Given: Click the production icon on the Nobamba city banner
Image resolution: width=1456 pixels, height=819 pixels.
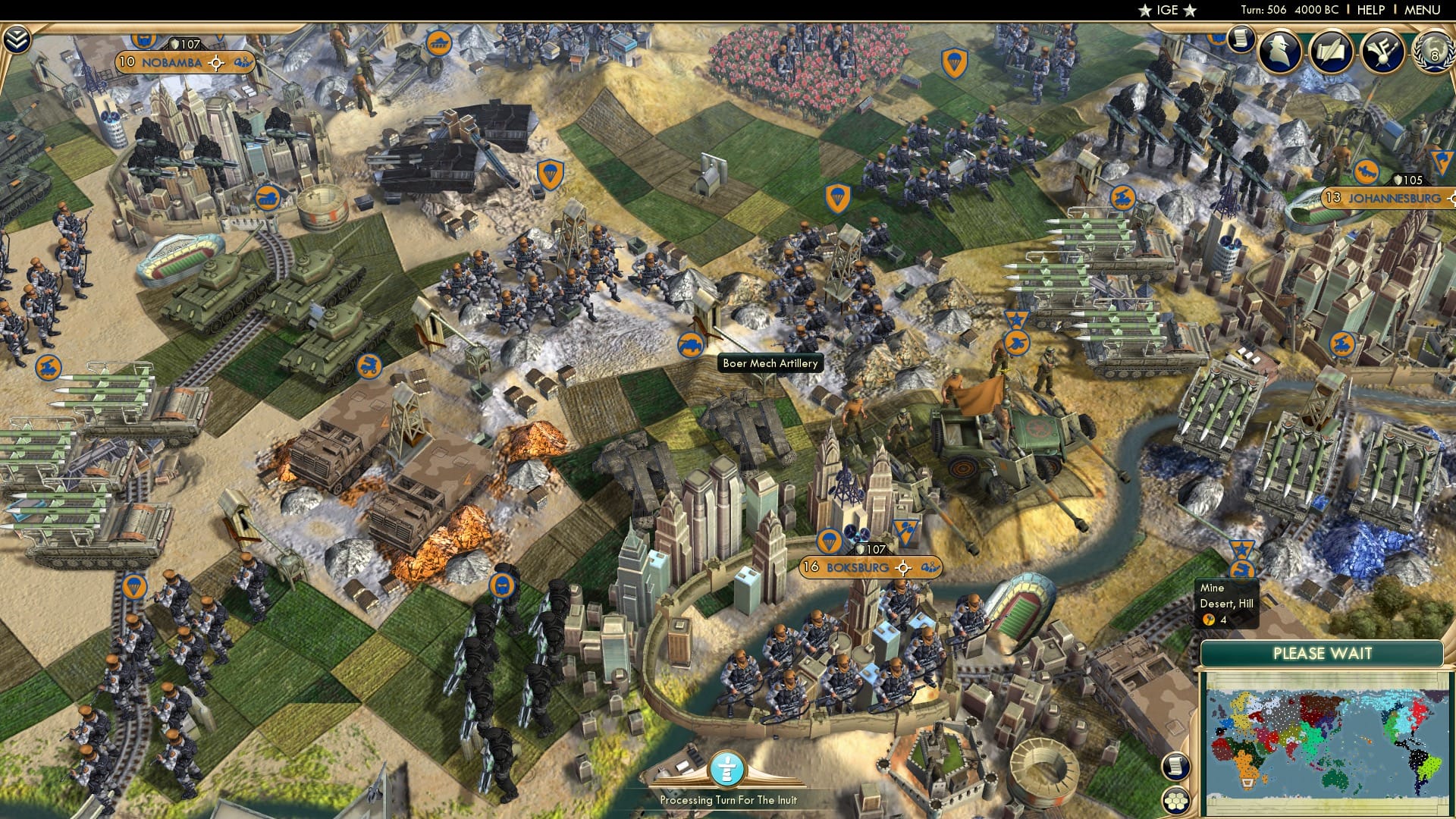Looking at the screenshot, I should tap(243, 63).
